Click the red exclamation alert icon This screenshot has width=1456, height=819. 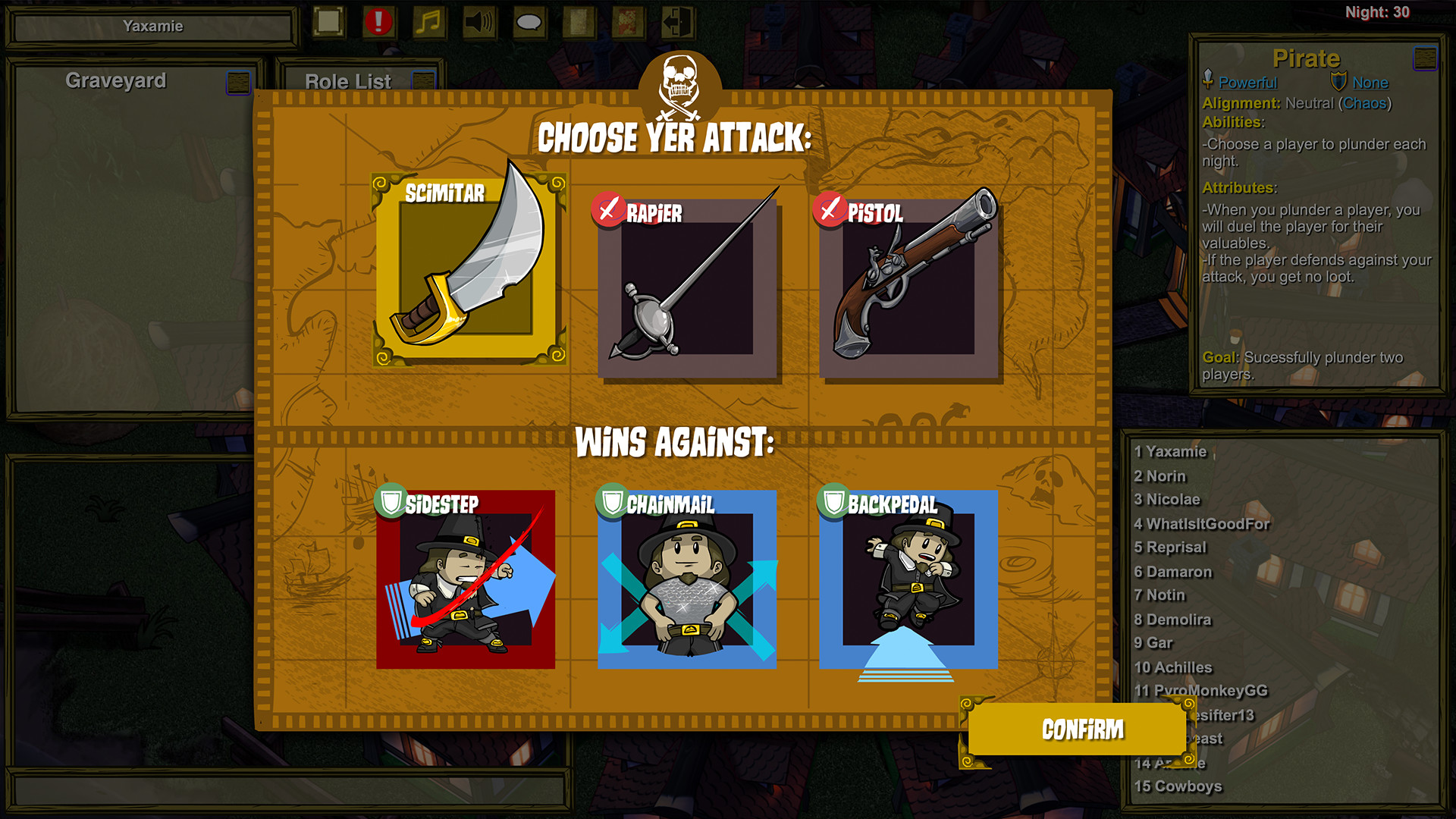pyautogui.click(x=377, y=22)
